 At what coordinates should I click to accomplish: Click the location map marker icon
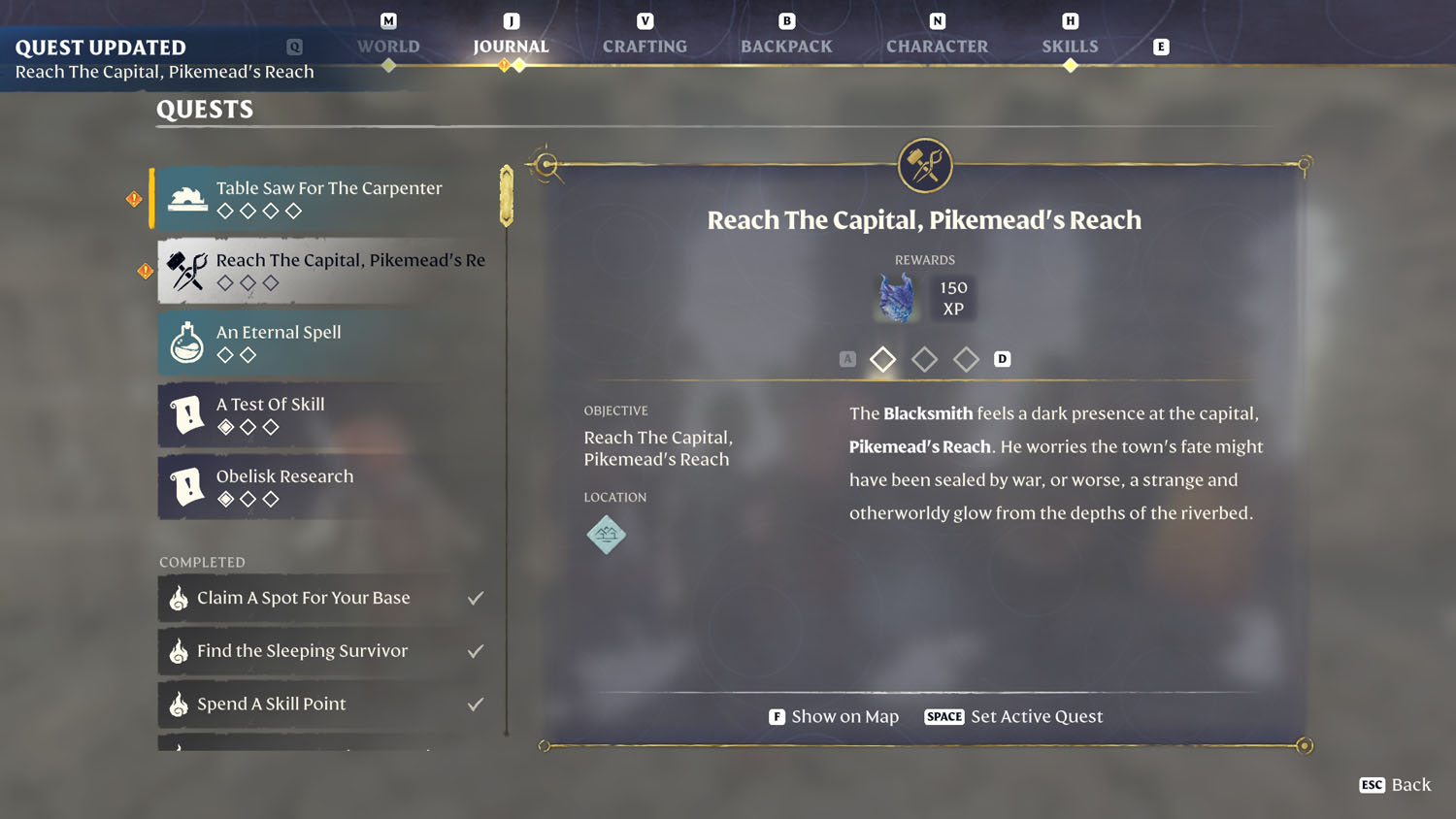606,535
